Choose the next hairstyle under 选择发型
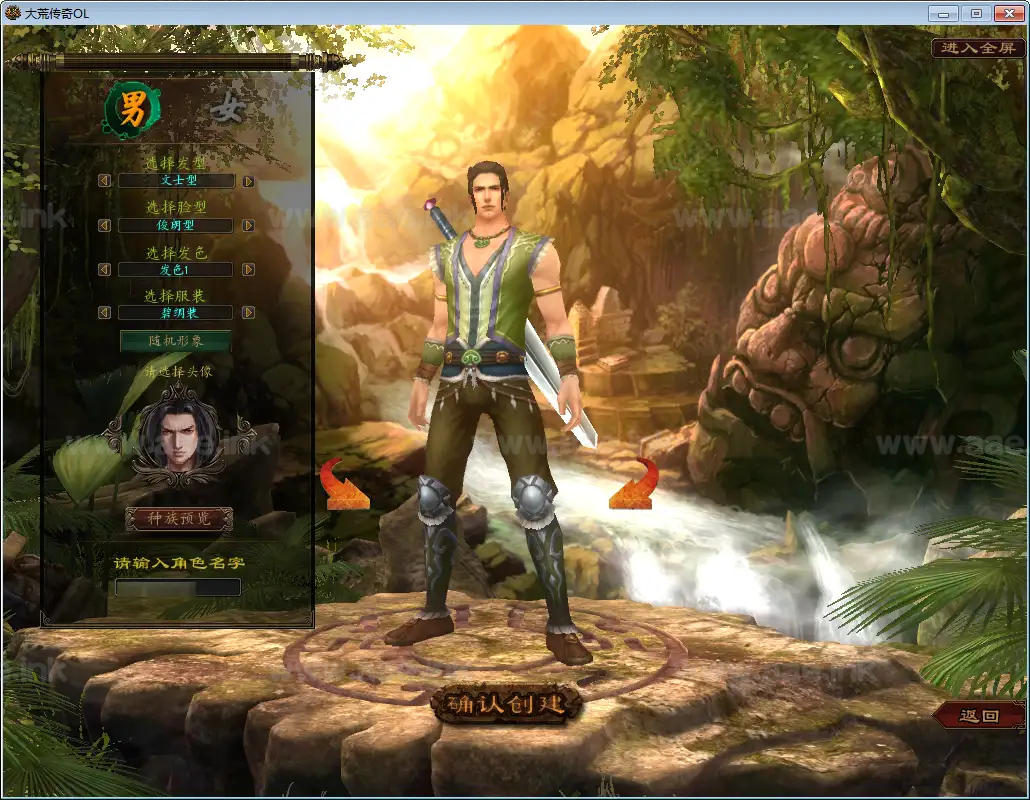The height and width of the screenshot is (800, 1030). pyautogui.click(x=248, y=181)
